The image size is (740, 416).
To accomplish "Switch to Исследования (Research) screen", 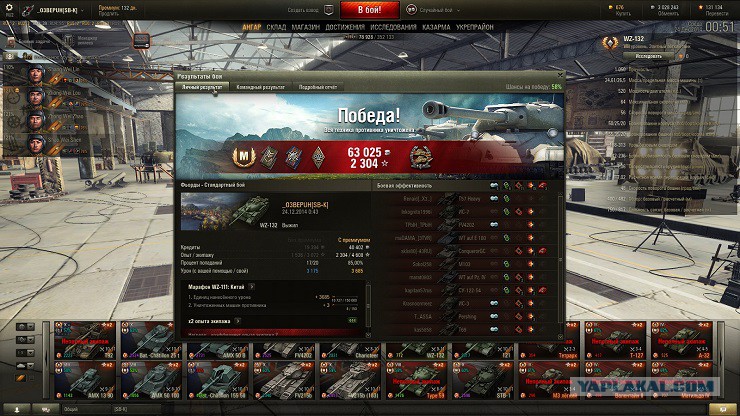I will (x=393, y=28).
